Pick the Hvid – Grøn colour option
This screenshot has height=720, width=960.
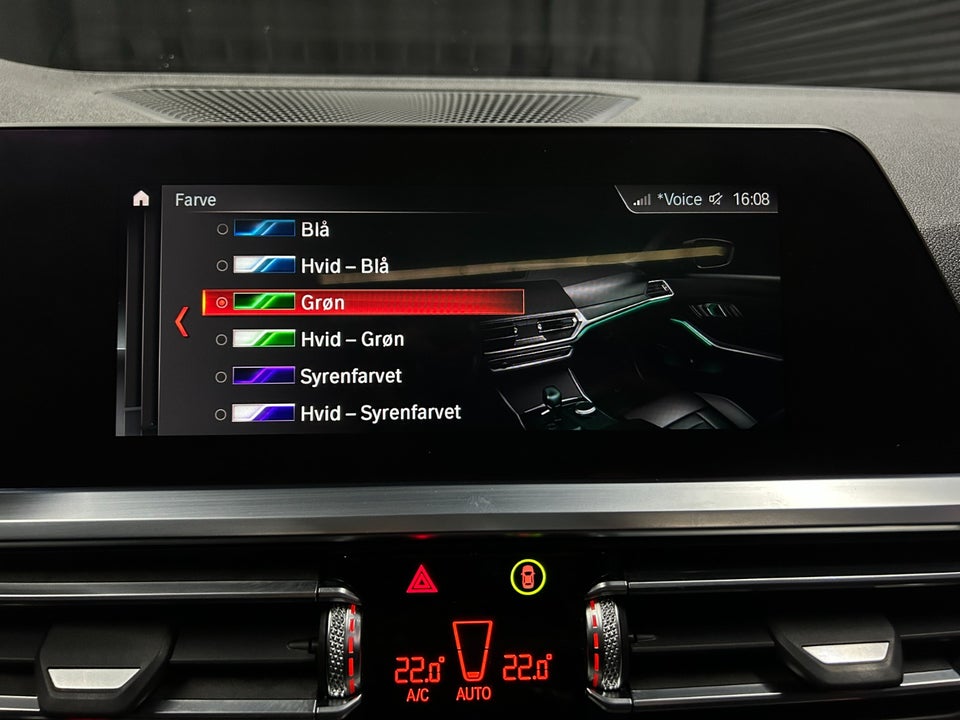pyautogui.click(x=351, y=339)
